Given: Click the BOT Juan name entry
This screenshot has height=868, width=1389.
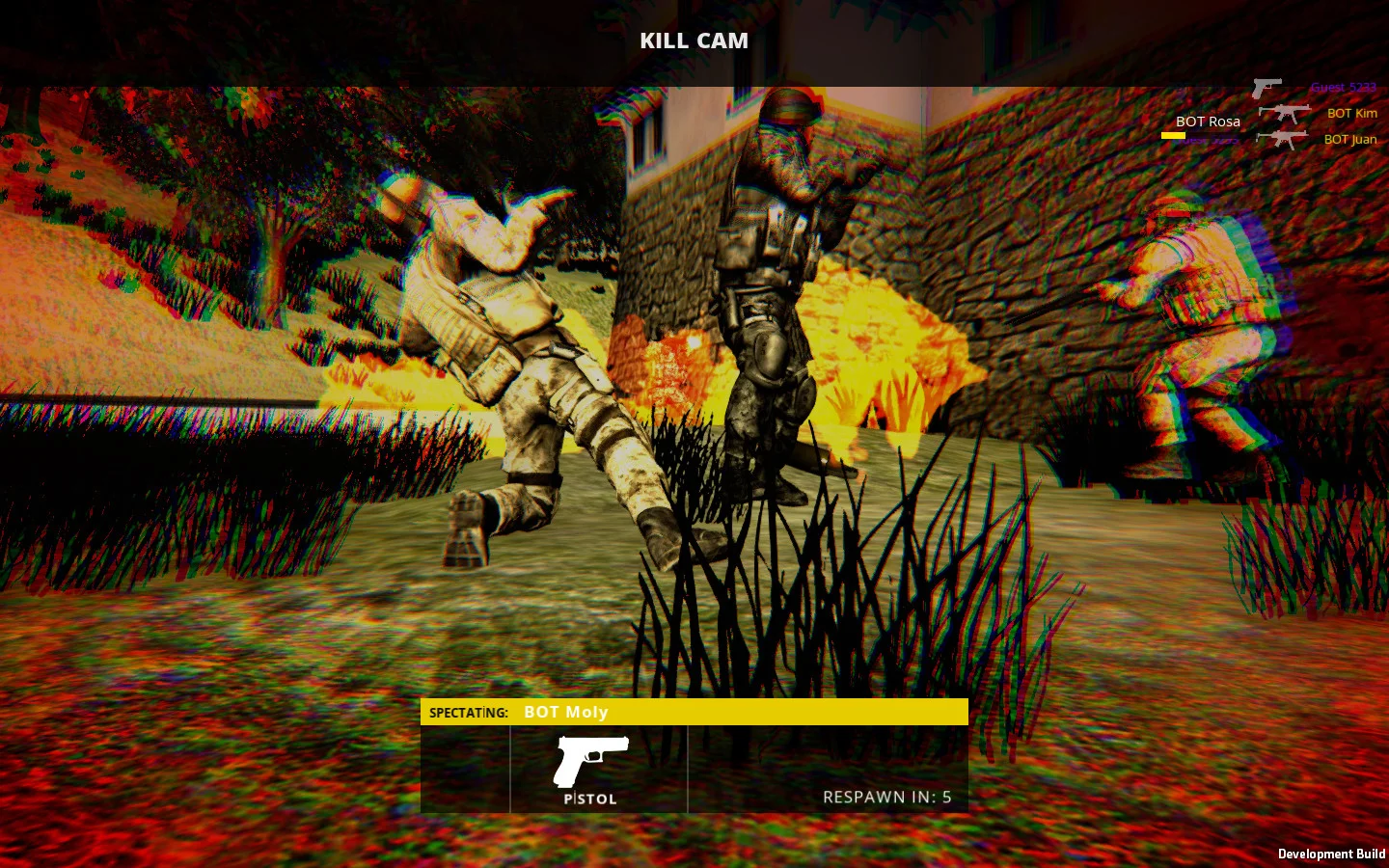Looking at the screenshot, I should (x=1351, y=139).
